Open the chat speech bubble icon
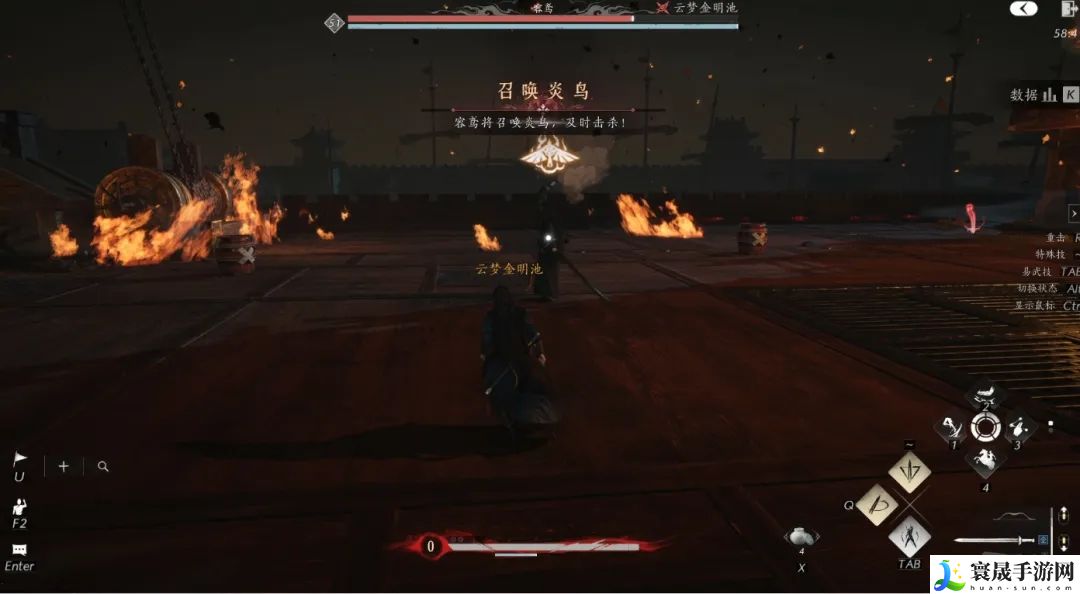1080x594 pixels. point(19,550)
